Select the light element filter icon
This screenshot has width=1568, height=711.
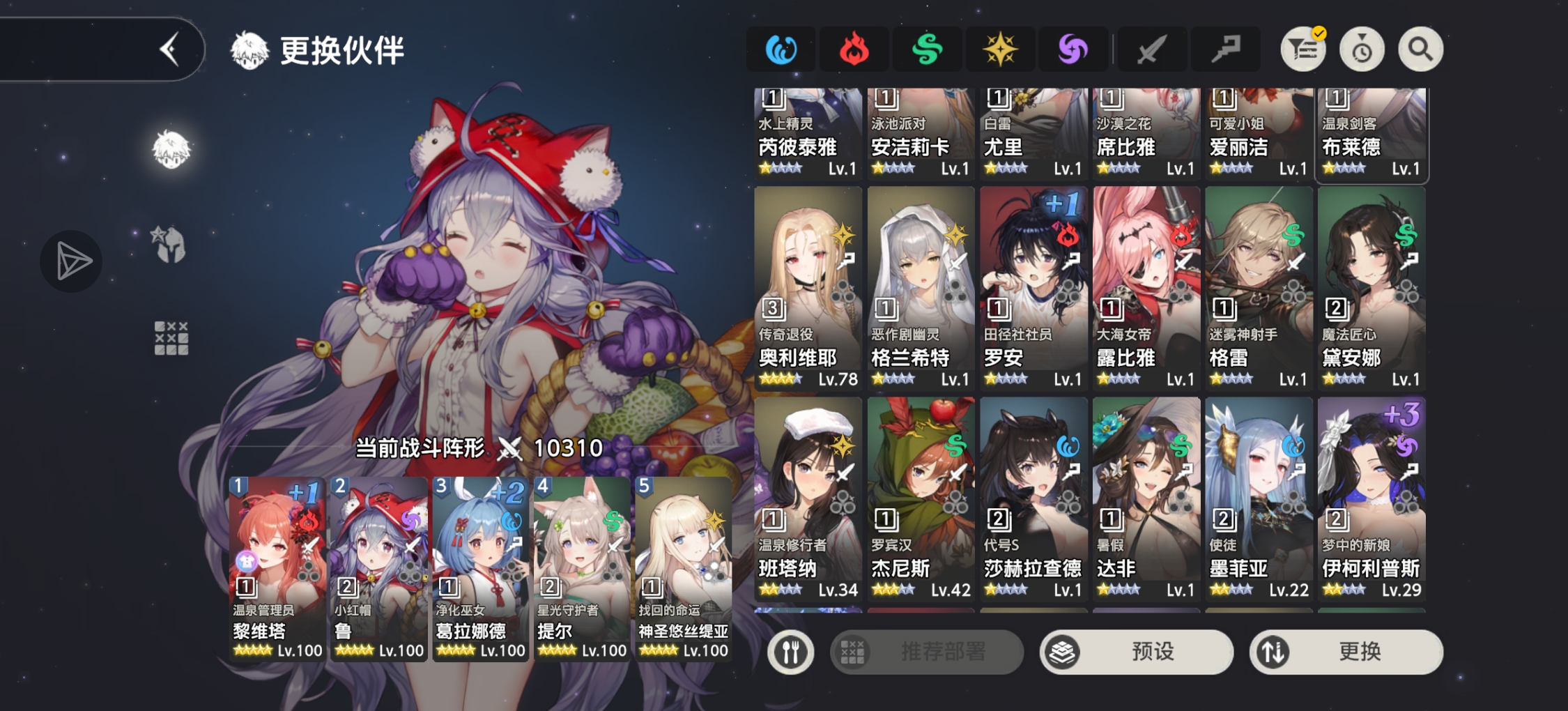click(1001, 49)
